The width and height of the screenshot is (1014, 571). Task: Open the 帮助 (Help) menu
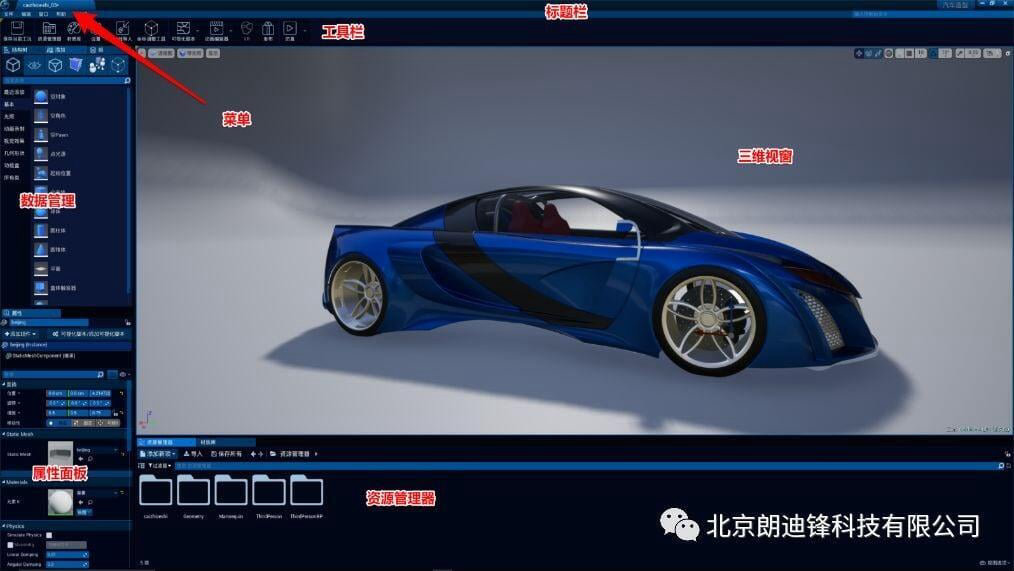(61, 14)
